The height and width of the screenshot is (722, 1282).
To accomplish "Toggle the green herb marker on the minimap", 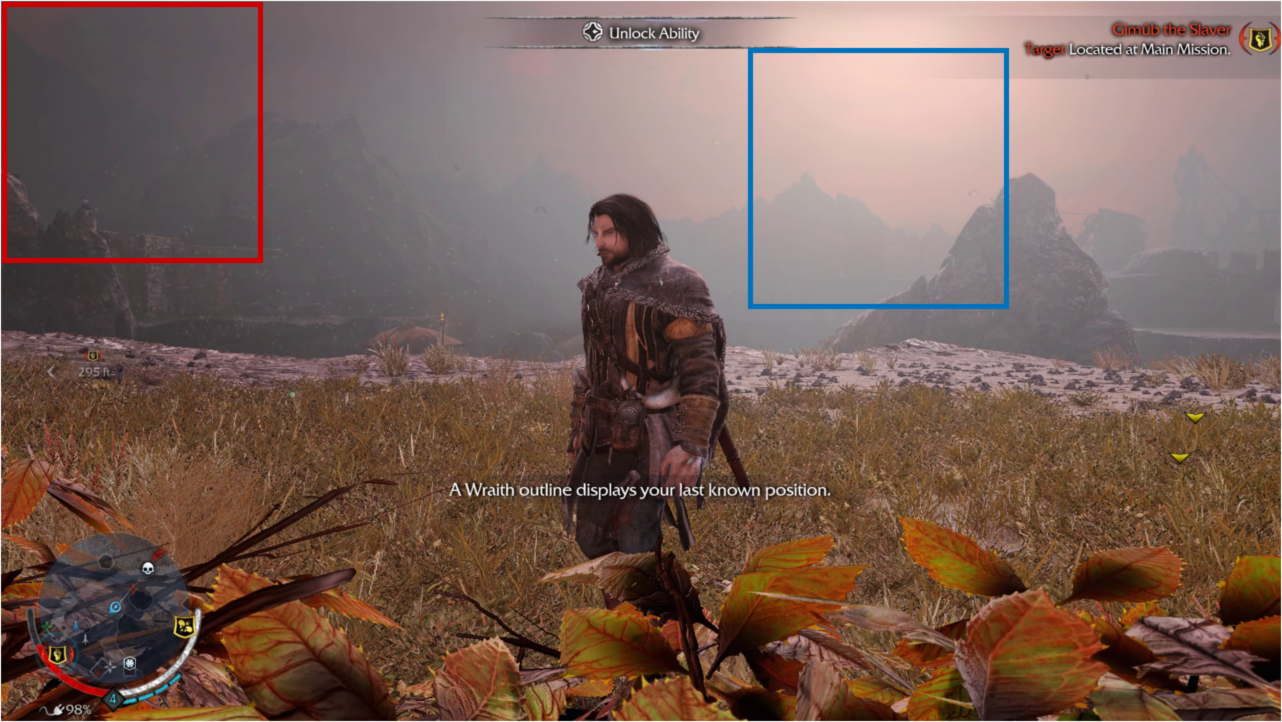I will coord(46,626).
